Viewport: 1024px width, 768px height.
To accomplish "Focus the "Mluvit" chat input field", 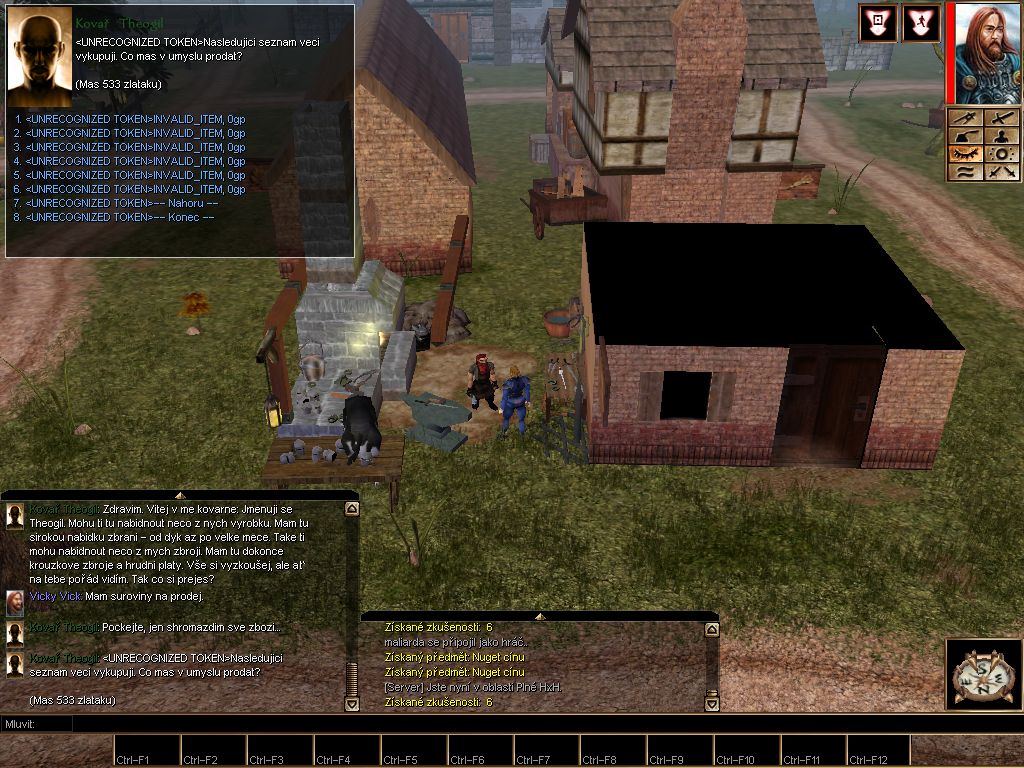I will click(300, 723).
